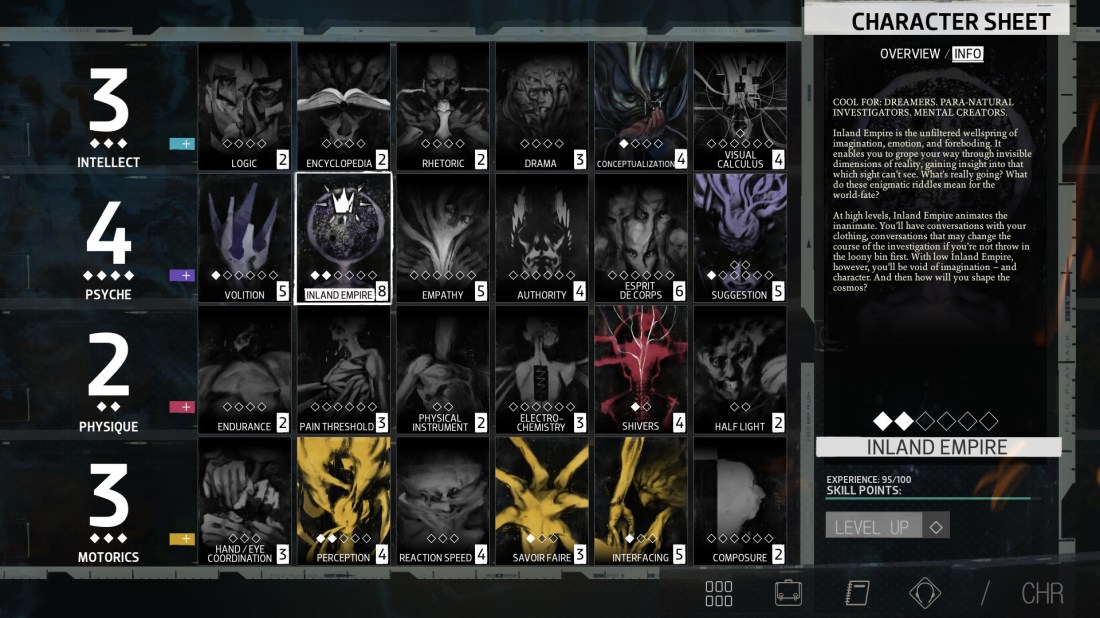The image size is (1100, 618).
Task: Raise Physique with the plus button
Action: pos(182,407)
